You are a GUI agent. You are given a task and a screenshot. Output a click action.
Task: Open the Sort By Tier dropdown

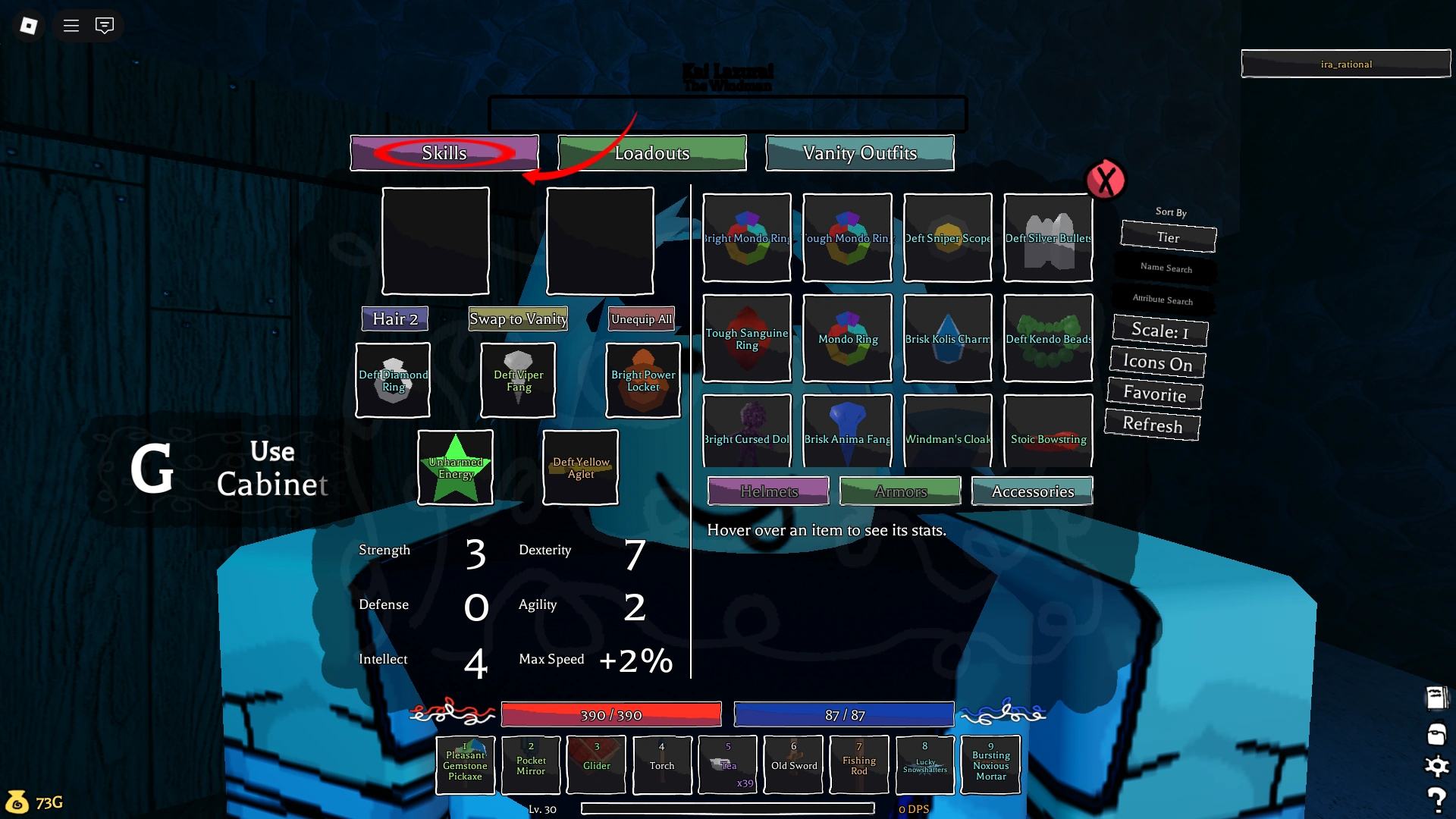pyautogui.click(x=1168, y=237)
